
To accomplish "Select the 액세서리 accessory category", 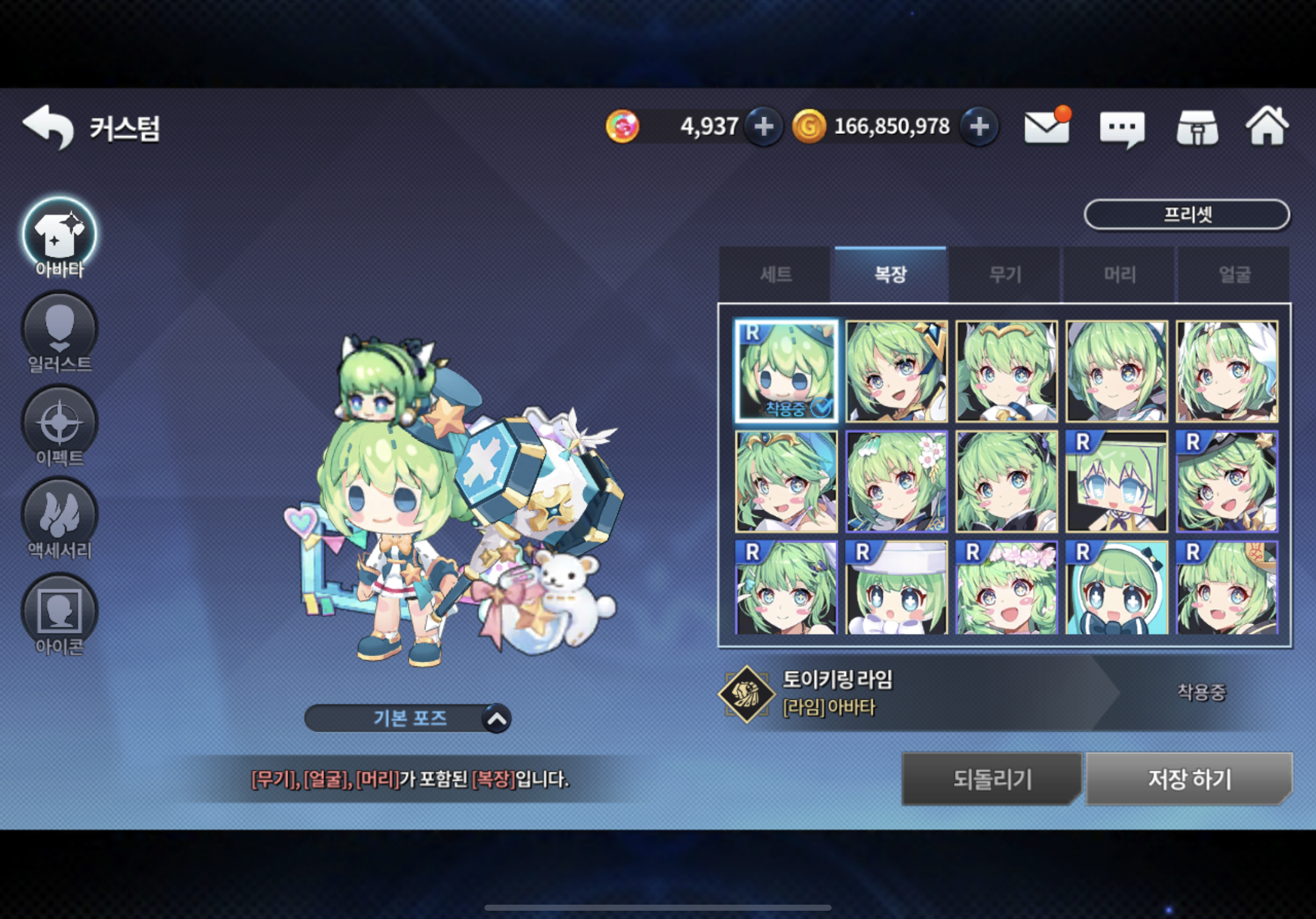I will coord(60,518).
